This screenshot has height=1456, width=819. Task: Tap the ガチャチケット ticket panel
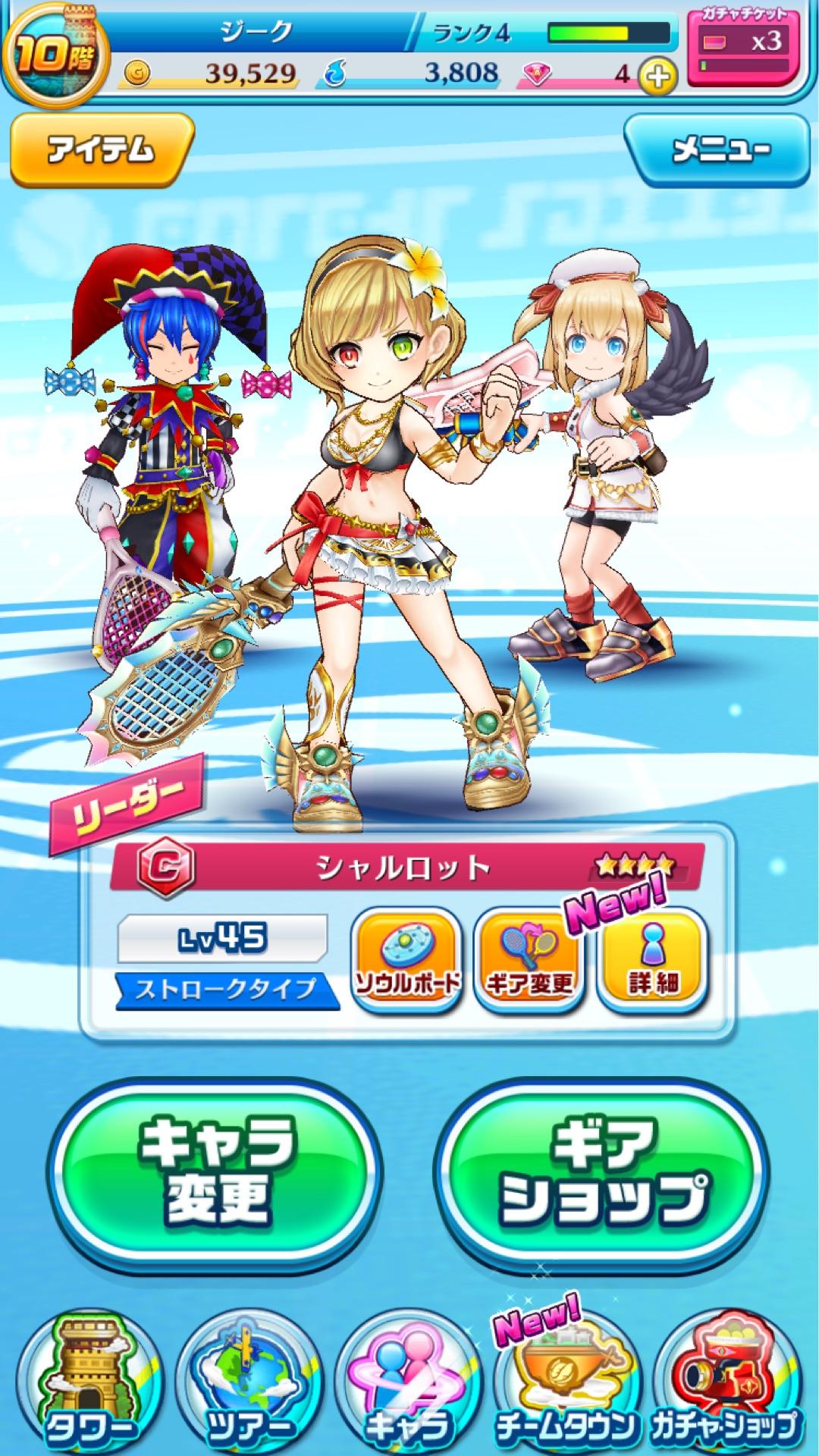[x=743, y=47]
